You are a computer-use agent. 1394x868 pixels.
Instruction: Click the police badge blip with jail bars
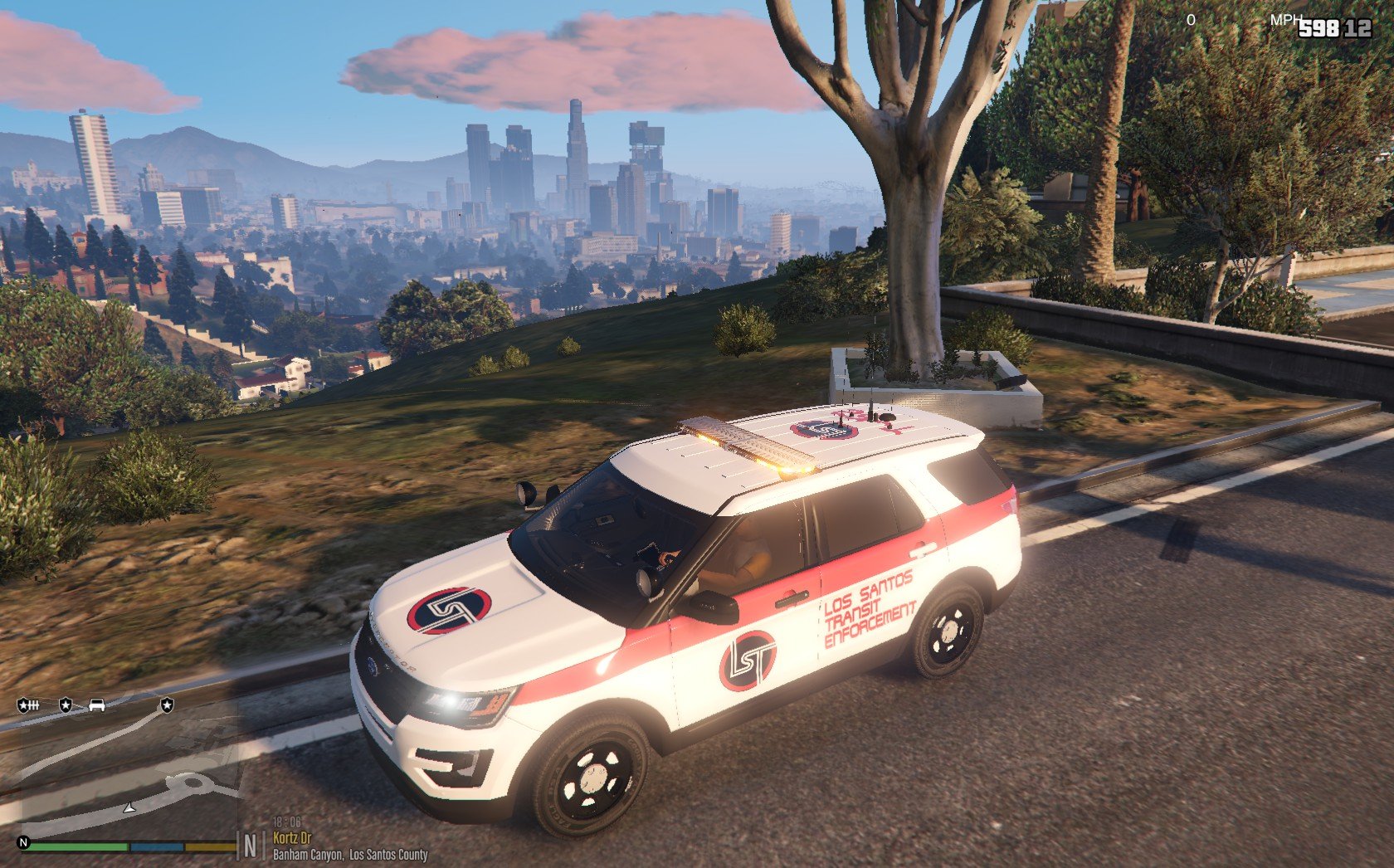pyautogui.click(x=28, y=705)
